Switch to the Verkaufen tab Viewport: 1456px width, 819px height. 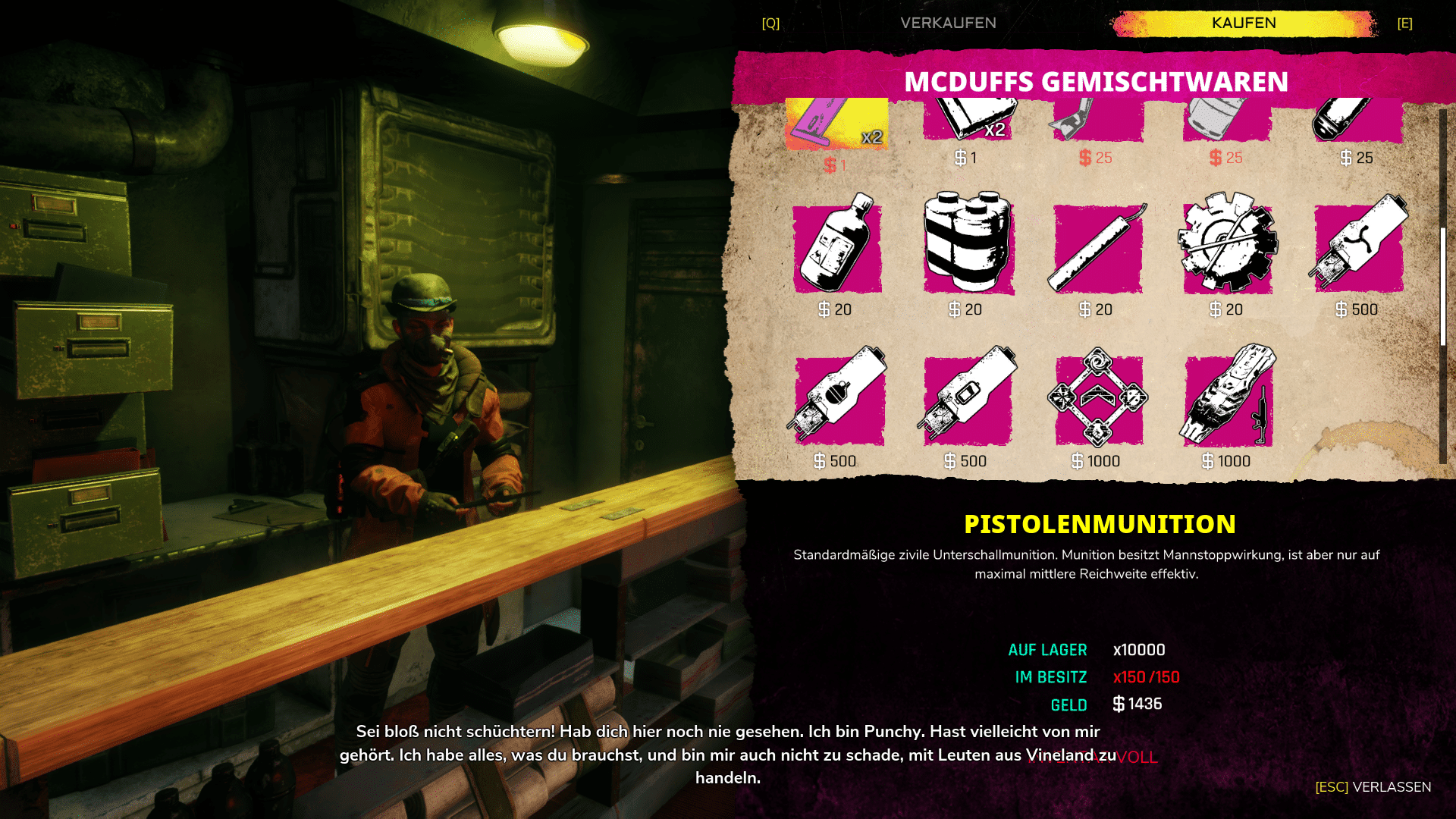[x=948, y=23]
